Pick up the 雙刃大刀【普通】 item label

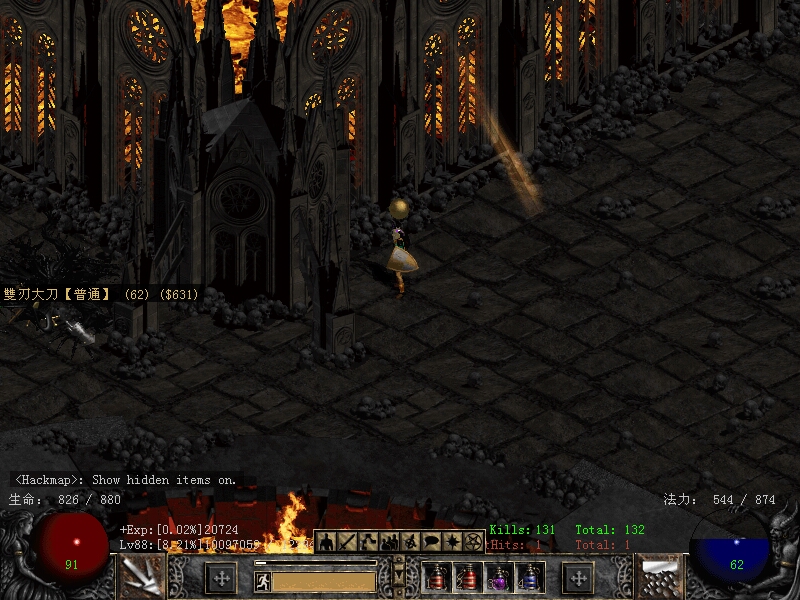[x=100, y=295]
